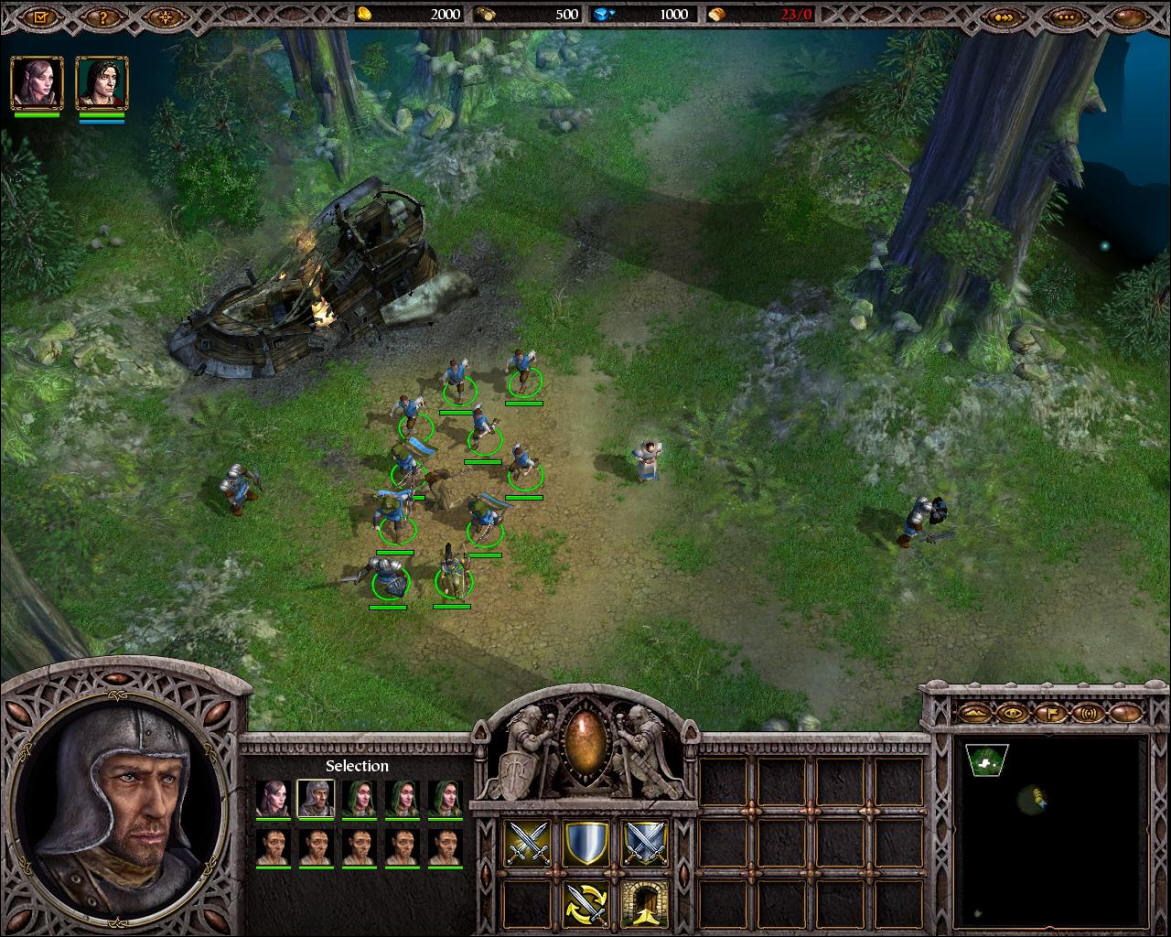Click the minimap signal ping button
The image size is (1171, 937).
1087,712
